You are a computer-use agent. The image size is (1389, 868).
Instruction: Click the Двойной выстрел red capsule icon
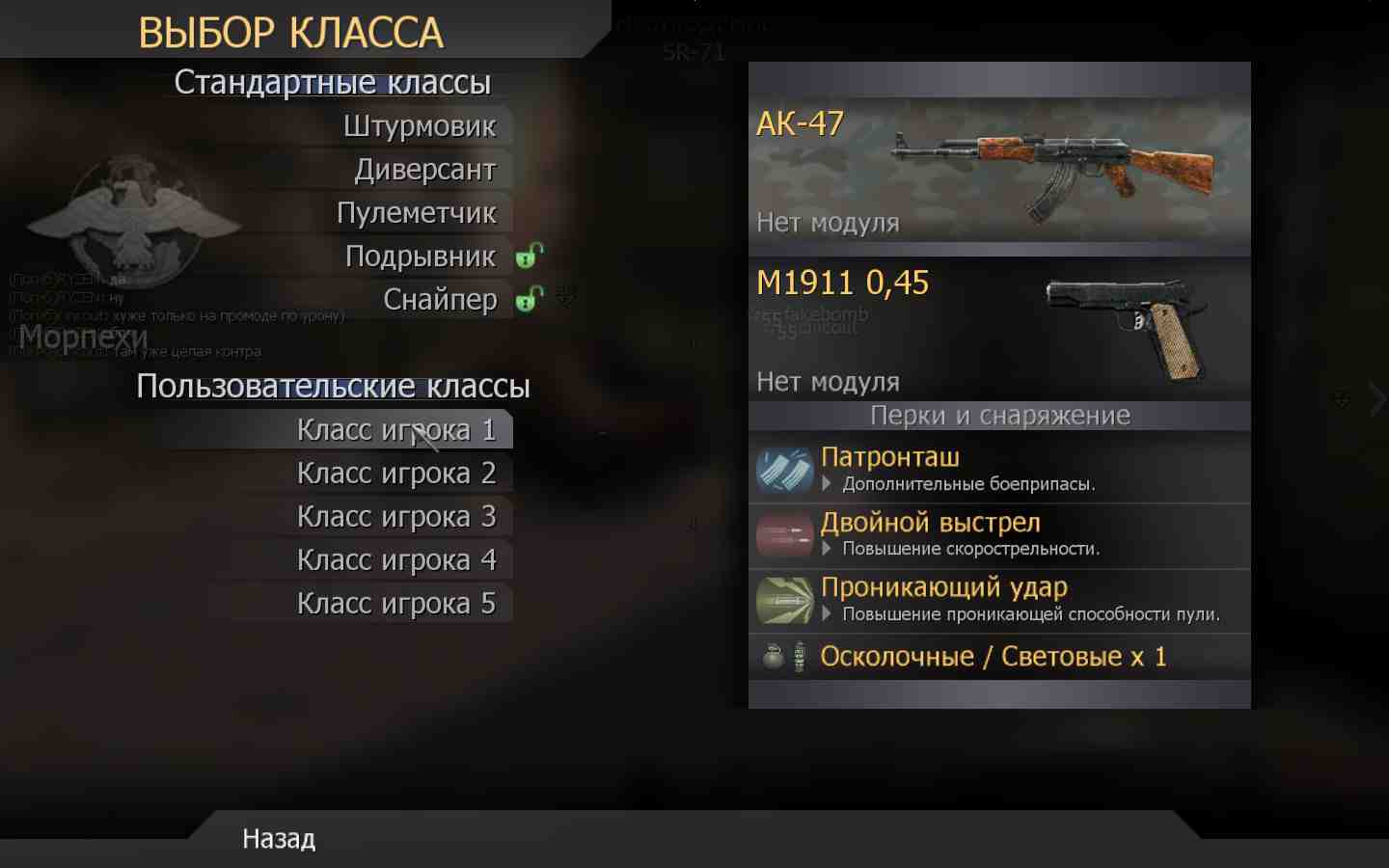coord(784,535)
